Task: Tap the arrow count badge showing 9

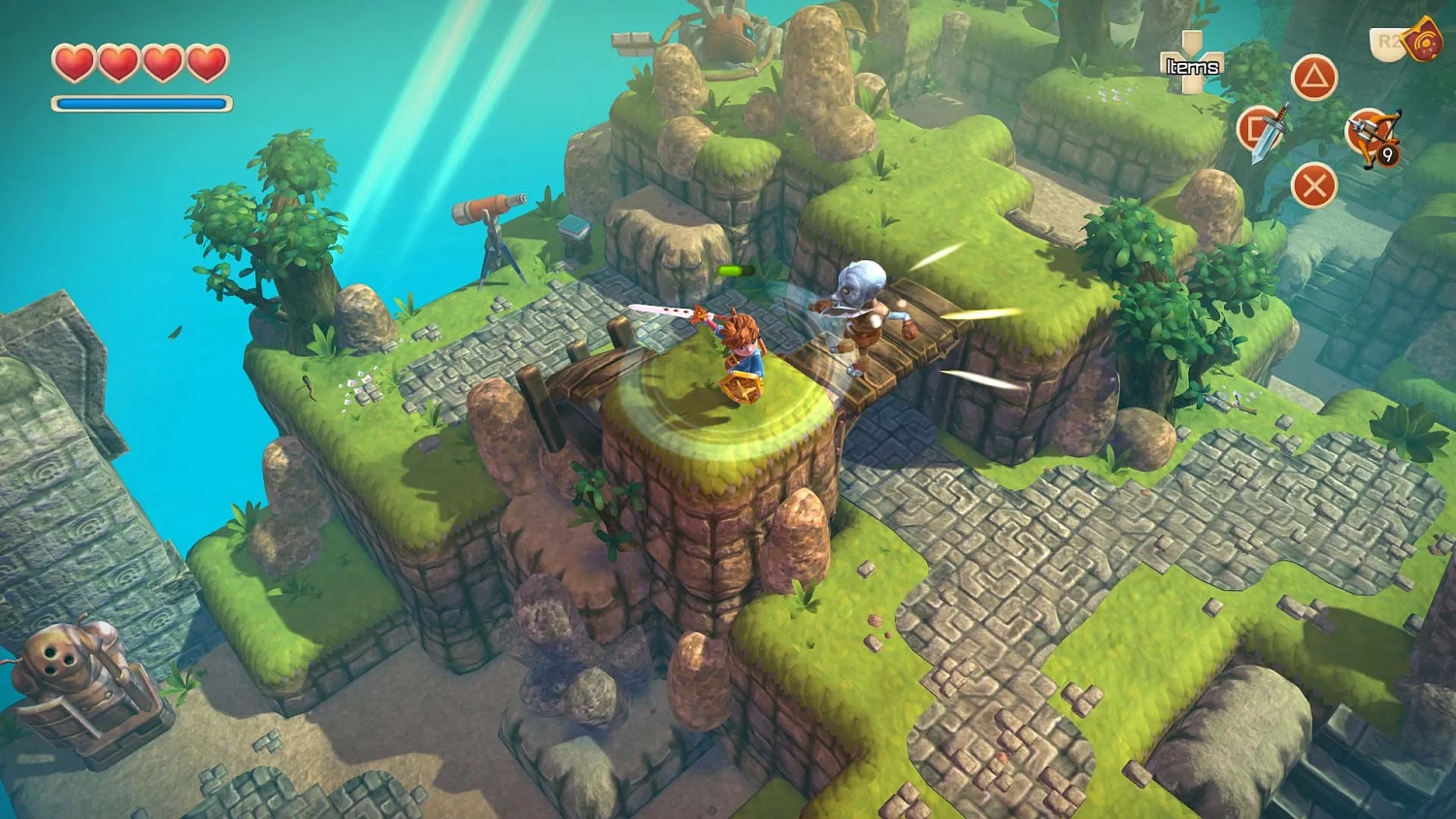Action: point(1387,153)
